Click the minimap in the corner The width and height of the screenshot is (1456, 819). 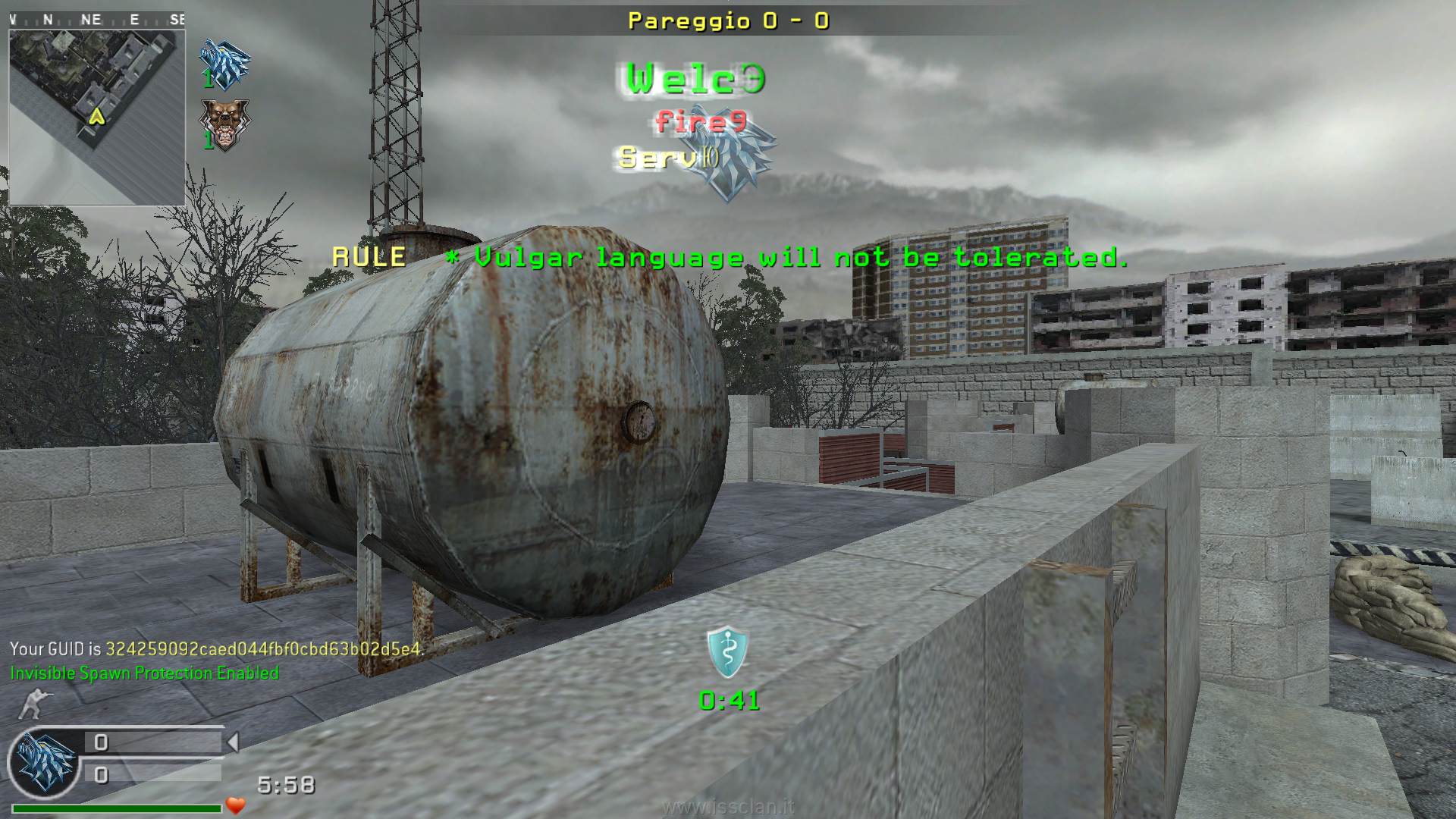click(x=97, y=117)
